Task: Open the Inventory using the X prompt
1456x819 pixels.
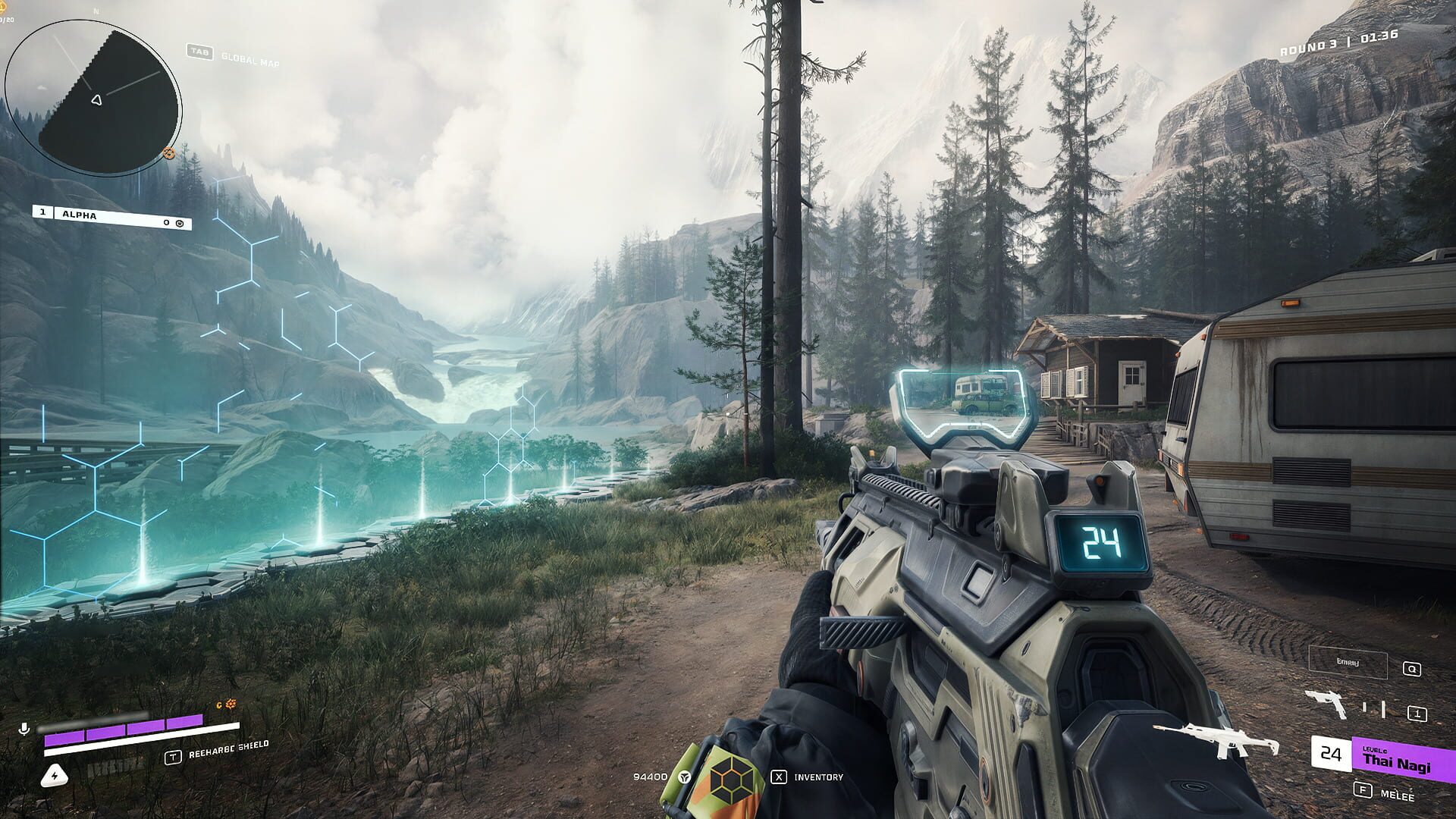Action: coord(780,777)
